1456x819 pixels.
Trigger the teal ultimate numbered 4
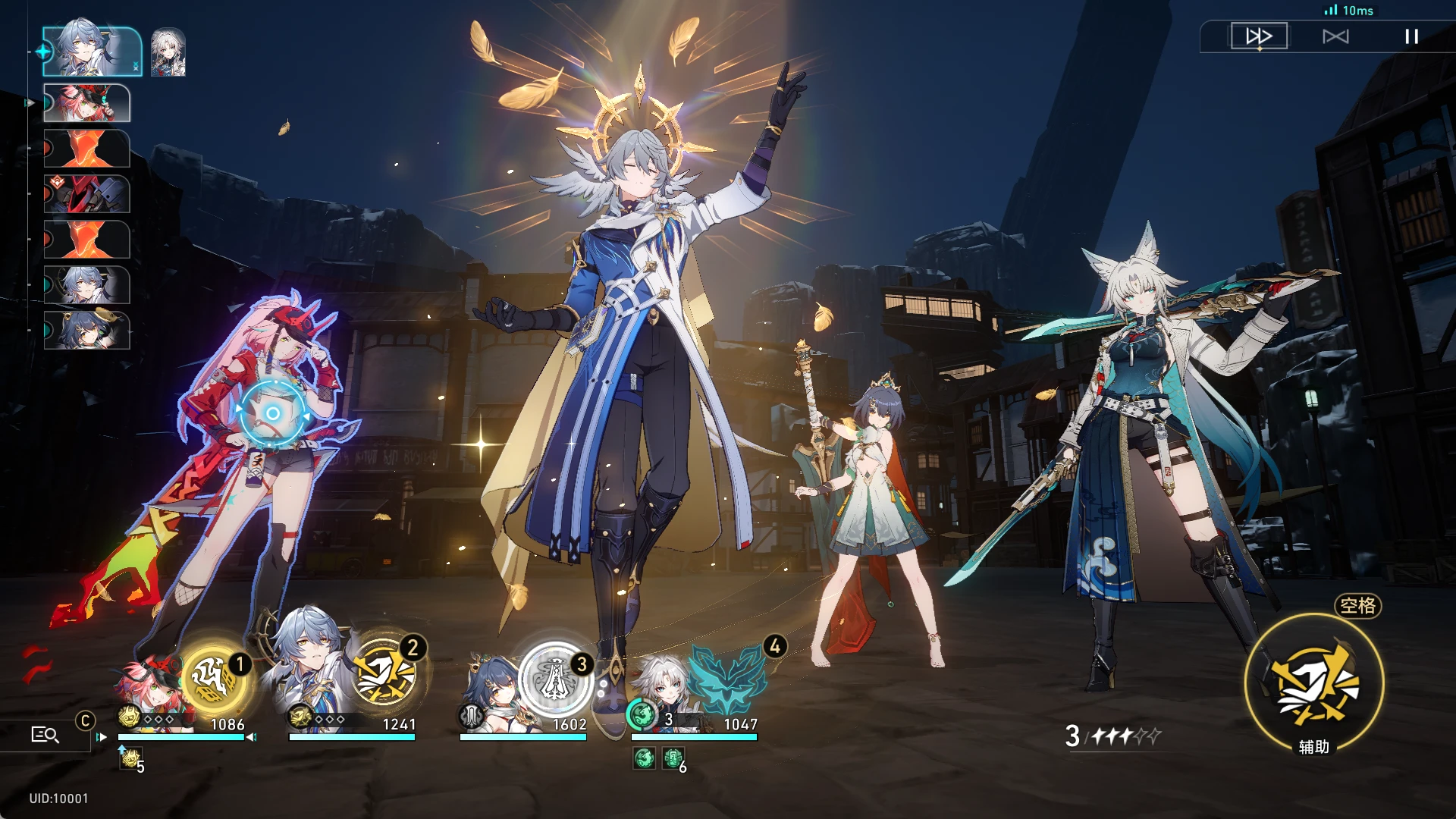[728, 677]
